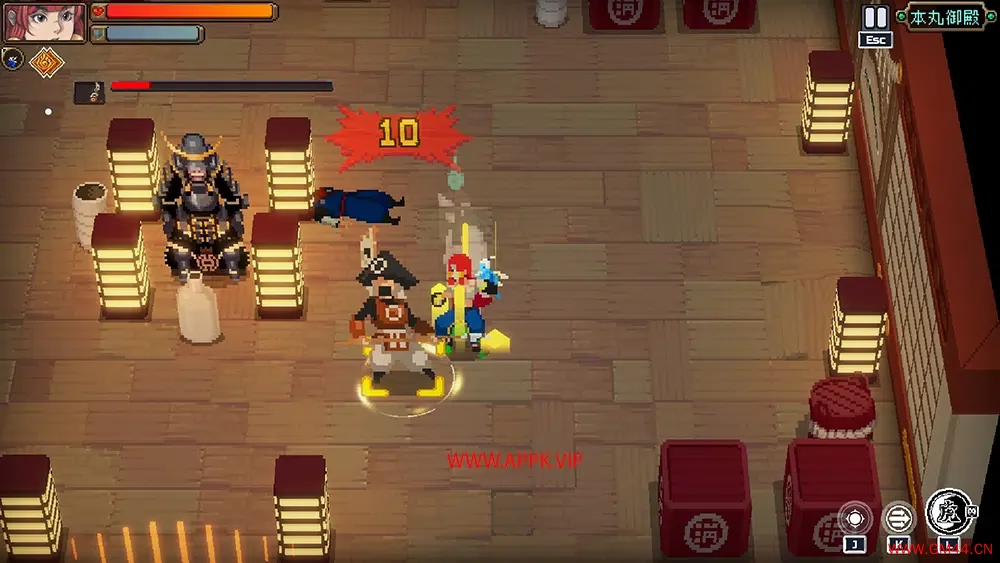Pause the game with the pause button
1000x563 pixels.
(x=875, y=17)
